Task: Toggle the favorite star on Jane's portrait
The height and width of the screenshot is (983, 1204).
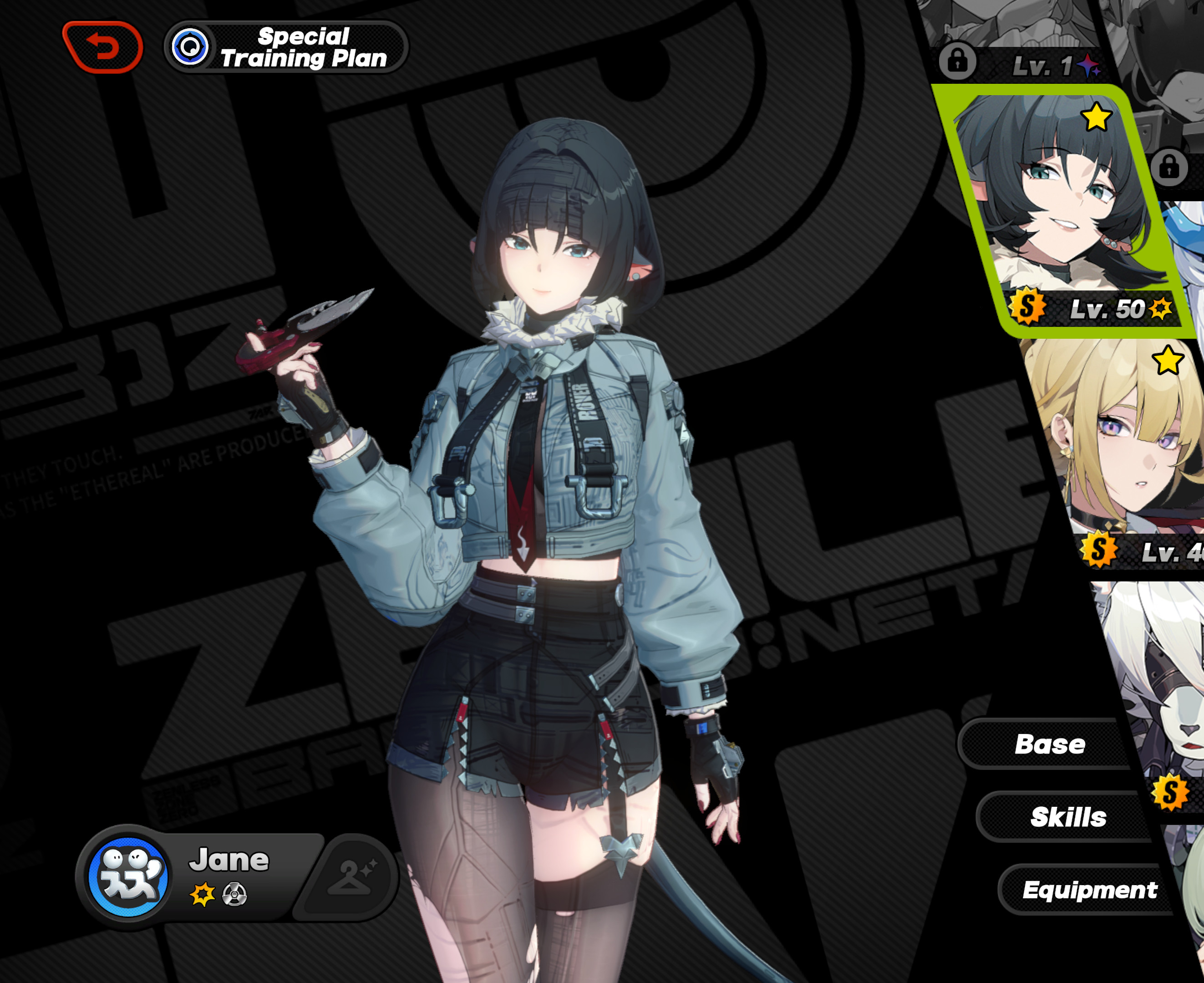Action: pyautogui.click(x=1097, y=117)
